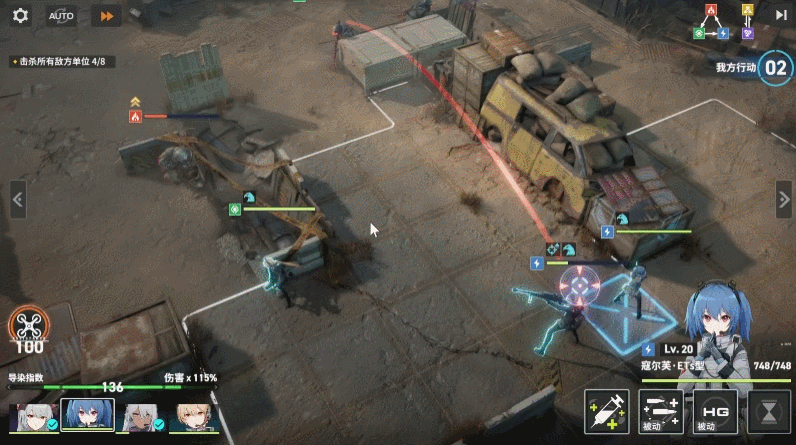Activate the drone support ability
This screenshot has height=445, width=796.
coord(28,328)
